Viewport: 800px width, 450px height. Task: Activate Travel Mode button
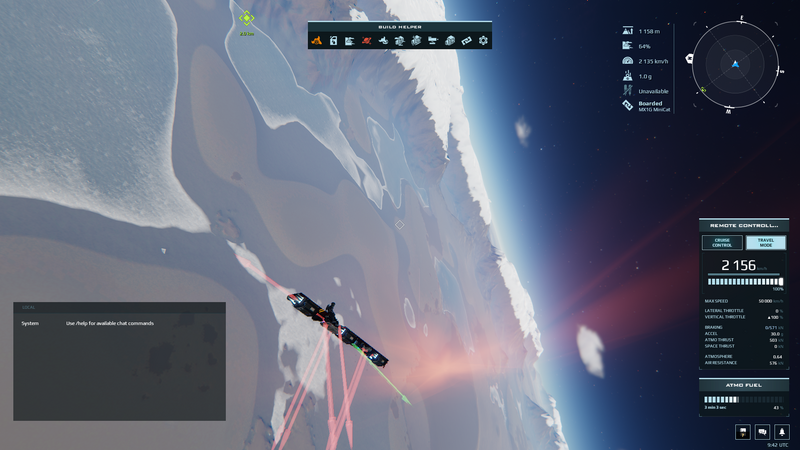[766, 242]
